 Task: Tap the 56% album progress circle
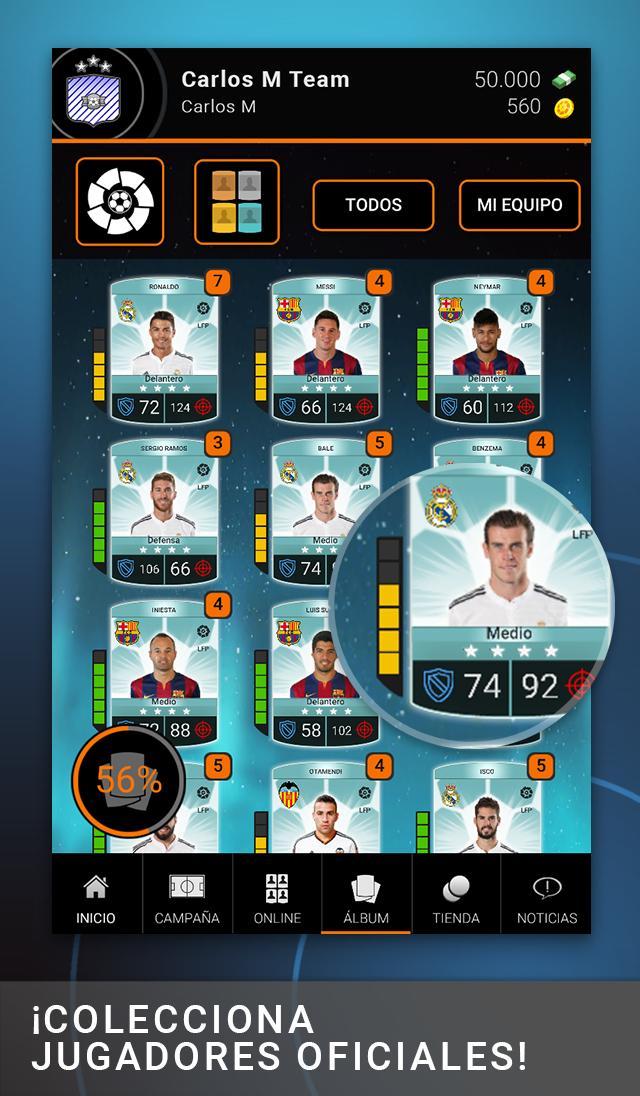[x=128, y=780]
